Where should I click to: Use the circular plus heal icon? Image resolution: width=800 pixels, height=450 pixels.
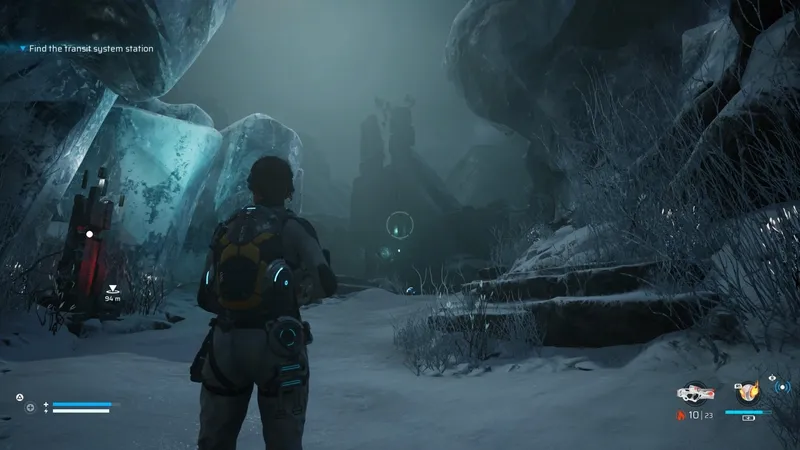pos(30,408)
